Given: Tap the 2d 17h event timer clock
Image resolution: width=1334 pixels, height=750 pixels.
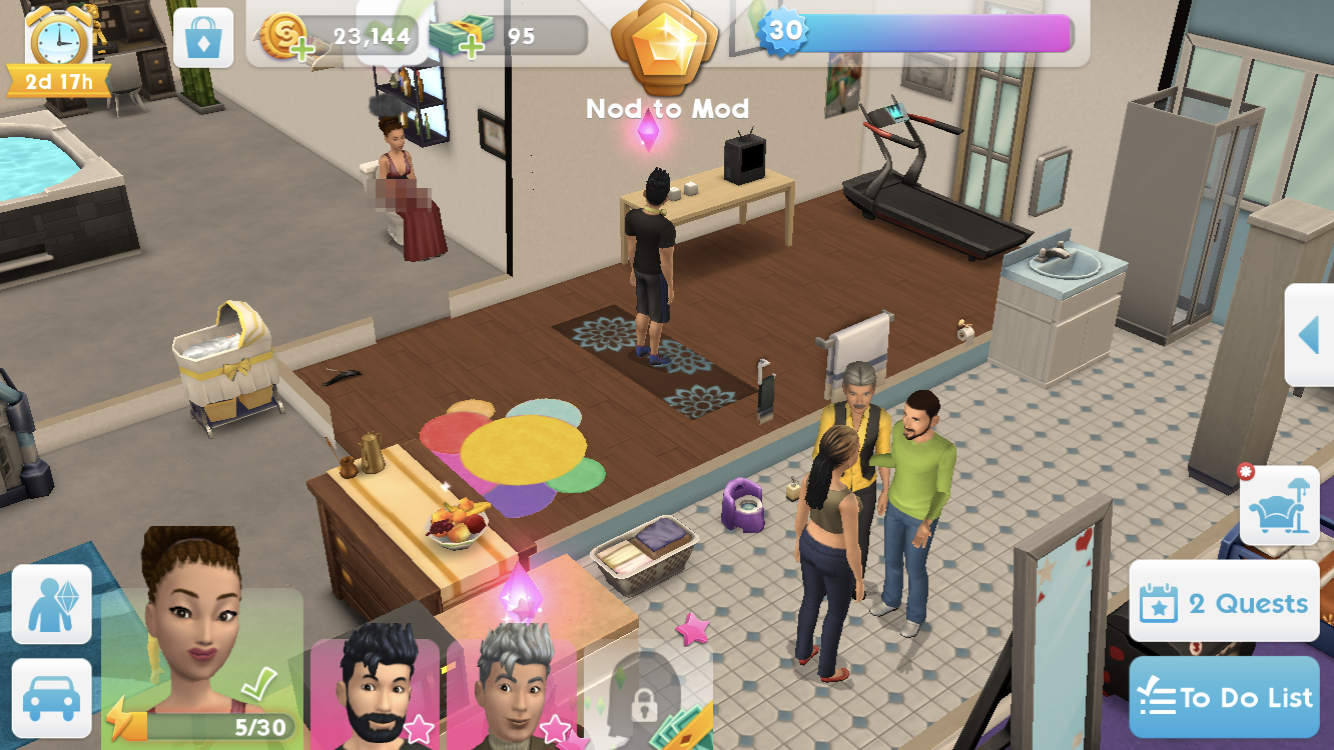Looking at the screenshot, I should [x=57, y=47].
